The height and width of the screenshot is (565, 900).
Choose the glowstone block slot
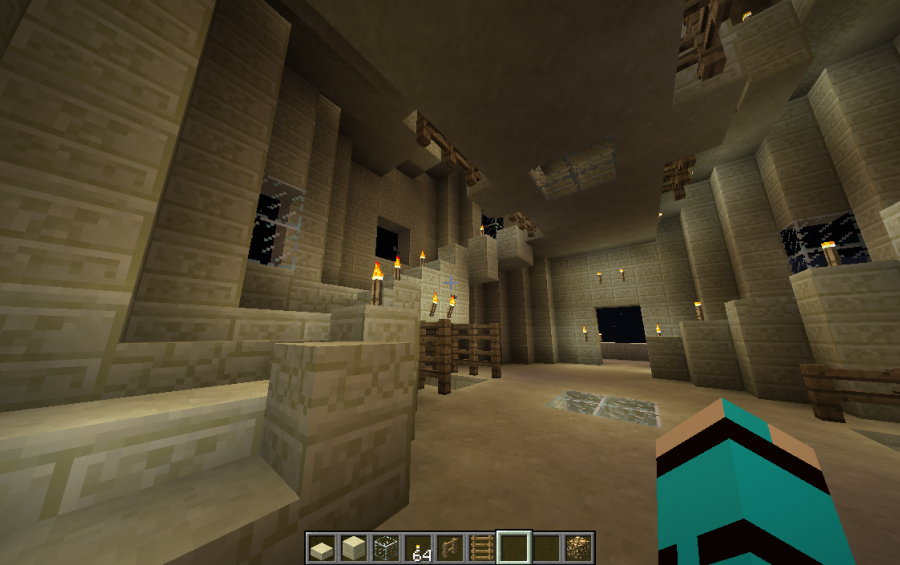pos(577,548)
